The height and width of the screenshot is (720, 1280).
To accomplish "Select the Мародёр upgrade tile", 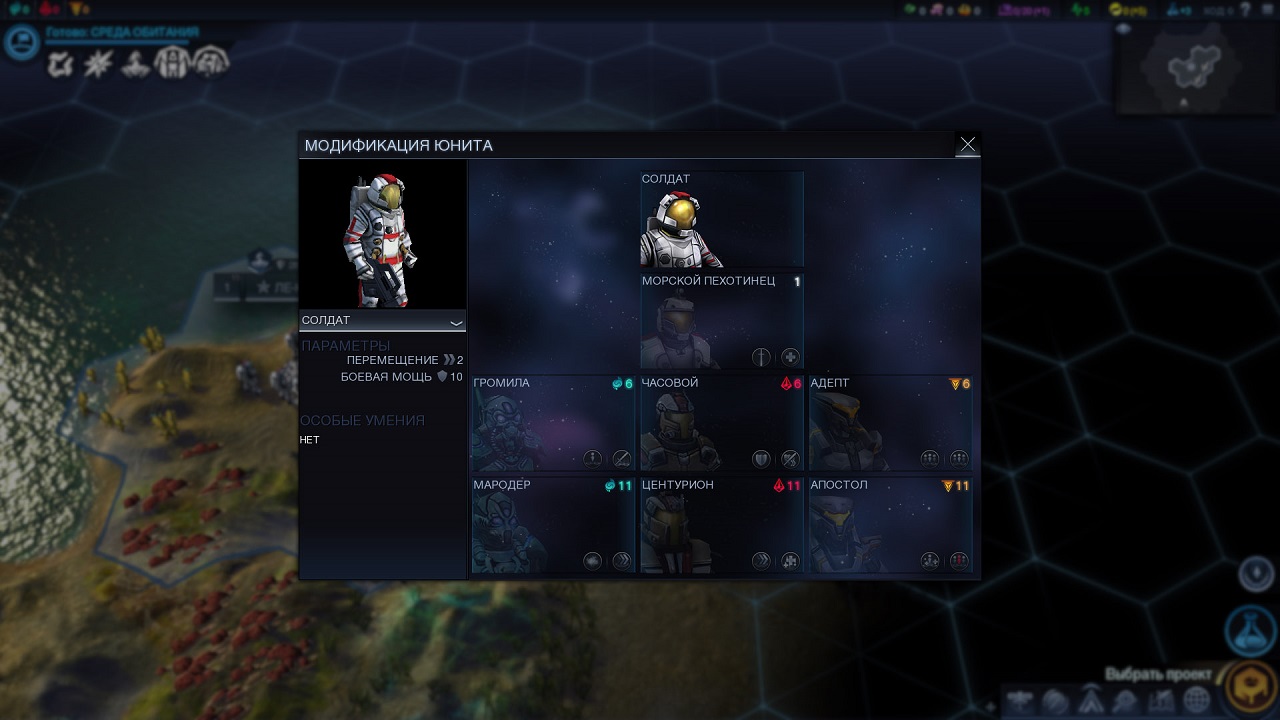I will [553, 525].
